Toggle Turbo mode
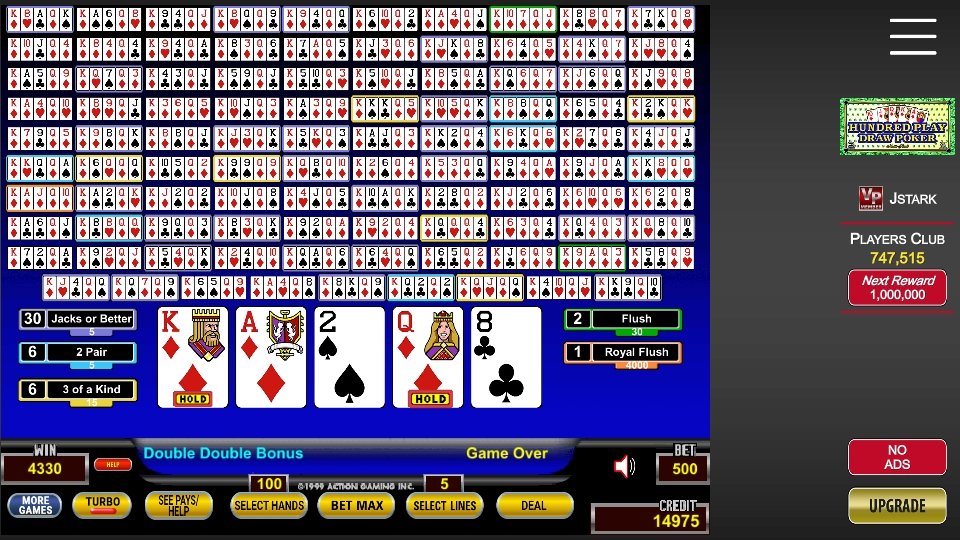960x540 pixels. point(102,505)
